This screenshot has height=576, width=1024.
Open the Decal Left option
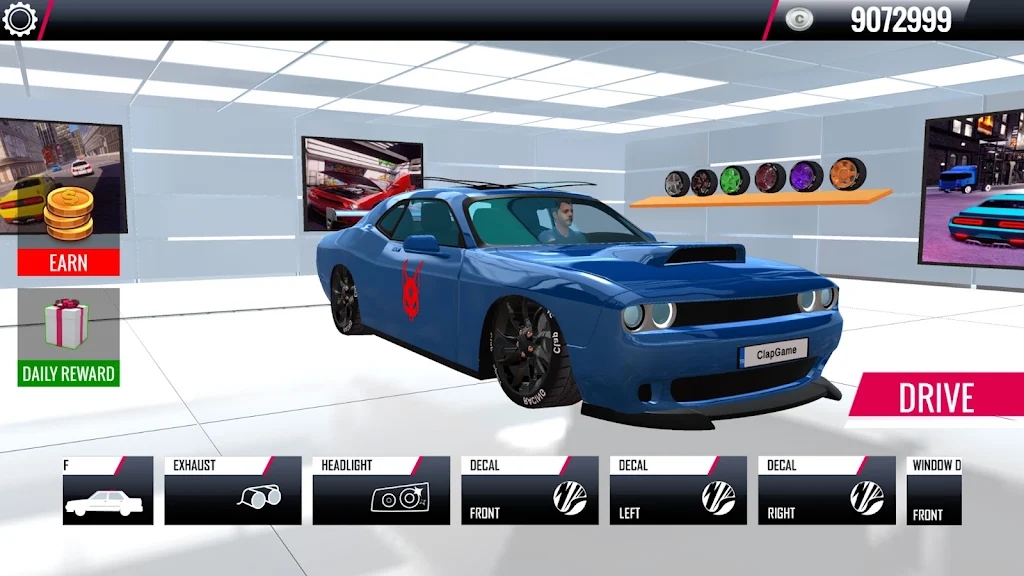pos(677,490)
